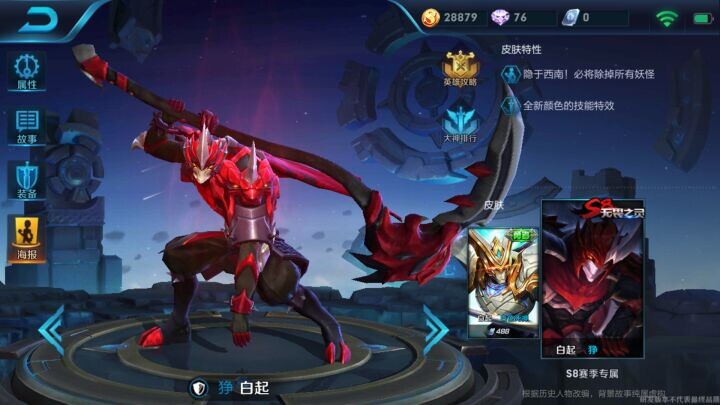Open the 英雄攻略 hero guide
720x405 pixels.
460,67
